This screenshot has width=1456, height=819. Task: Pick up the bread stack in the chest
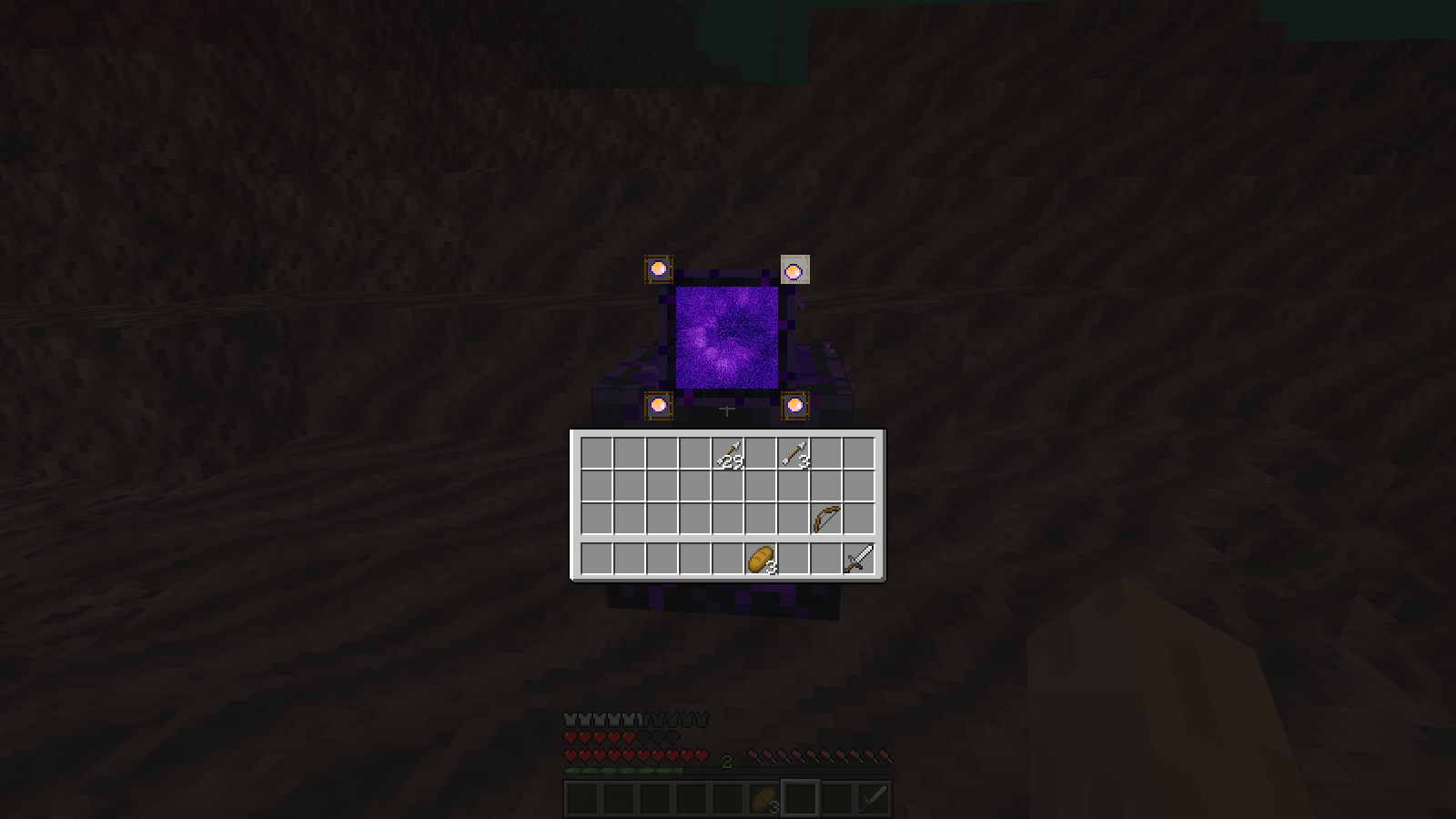[x=762, y=558]
